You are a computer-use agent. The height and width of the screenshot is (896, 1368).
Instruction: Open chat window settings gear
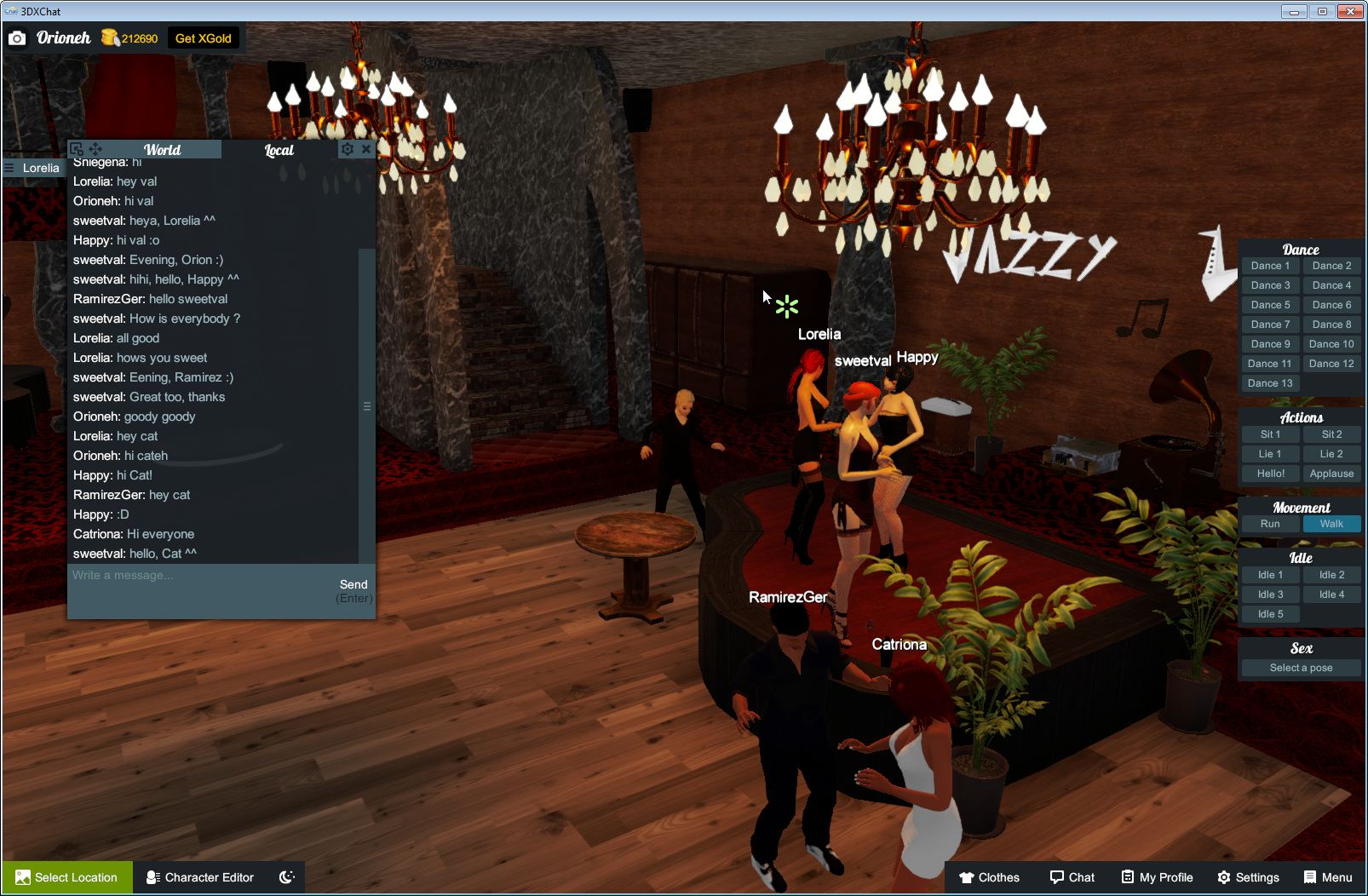348,148
